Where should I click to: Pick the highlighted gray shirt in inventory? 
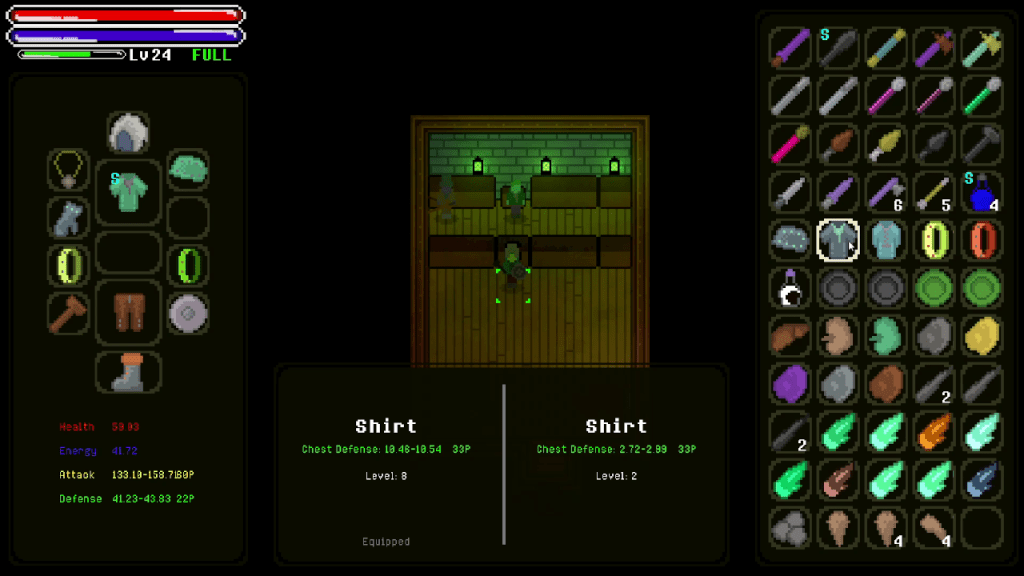tap(837, 240)
